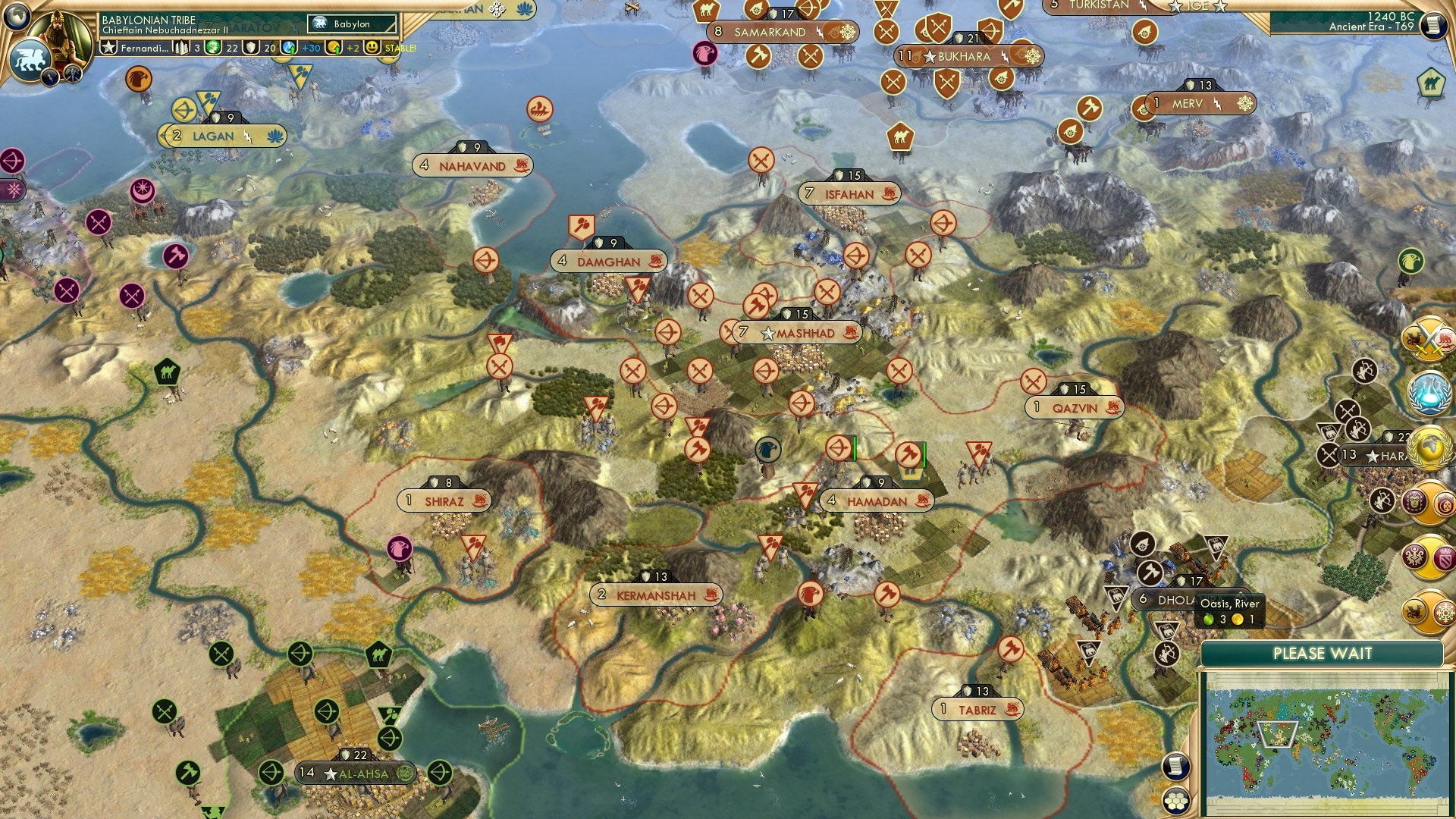Image resolution: width=1456 pixels, height=819 pixels.
Task: Open the notification scroll beside the era display
Action: click(x=1435, y=25)
